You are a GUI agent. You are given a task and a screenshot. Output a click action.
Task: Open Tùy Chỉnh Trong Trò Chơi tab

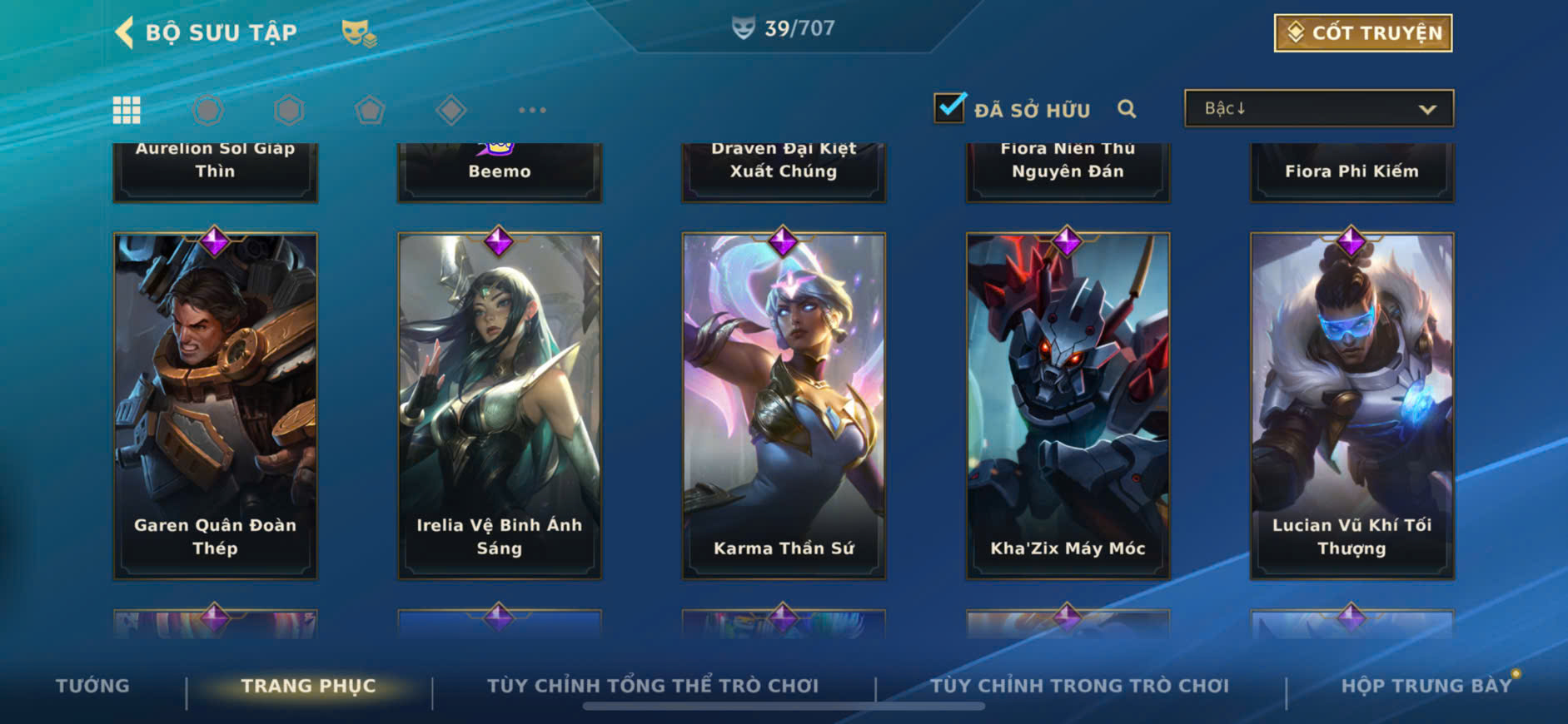pos(1079,686)
